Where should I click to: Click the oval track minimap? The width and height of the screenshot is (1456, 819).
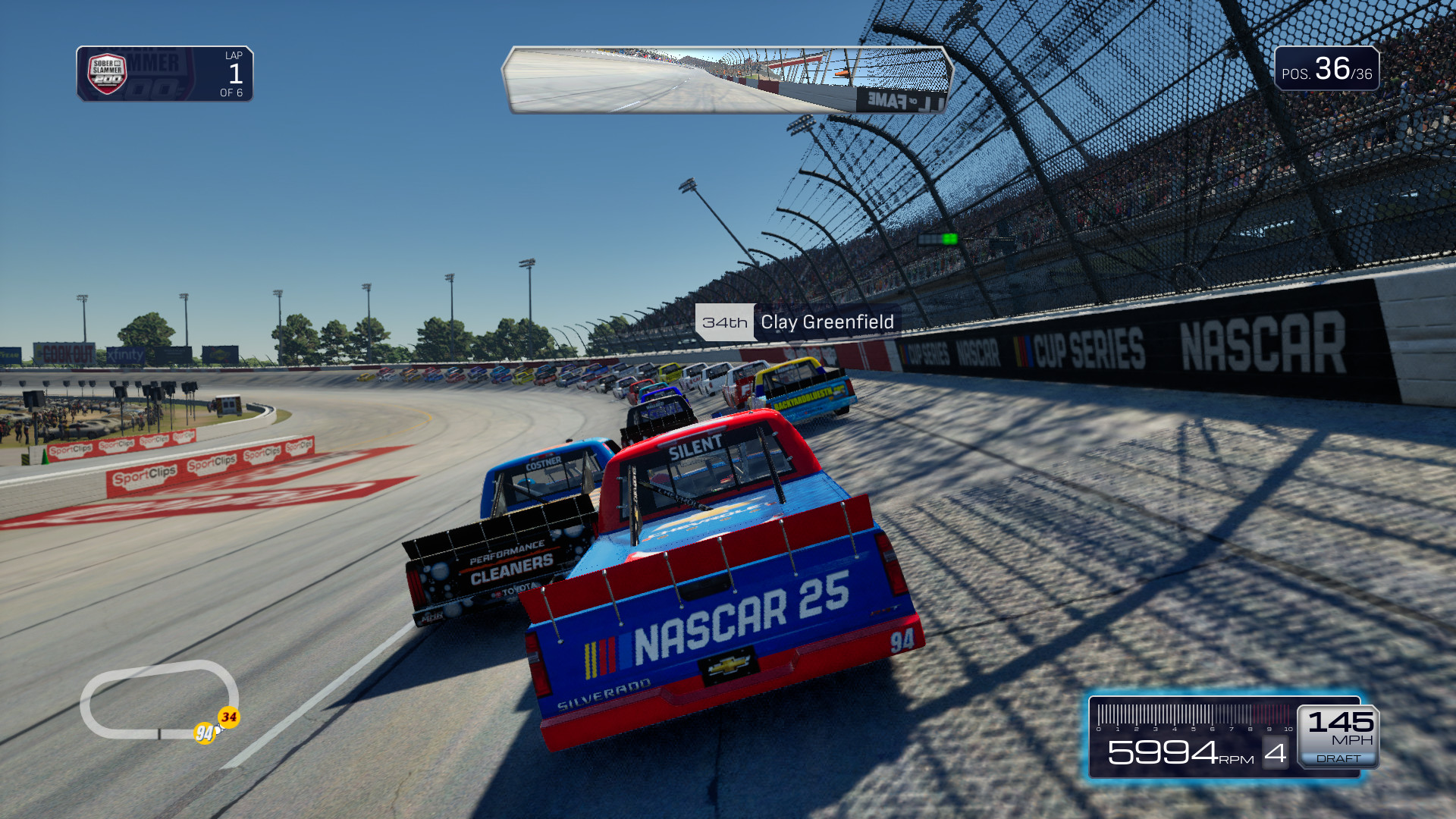coord(158,698)
